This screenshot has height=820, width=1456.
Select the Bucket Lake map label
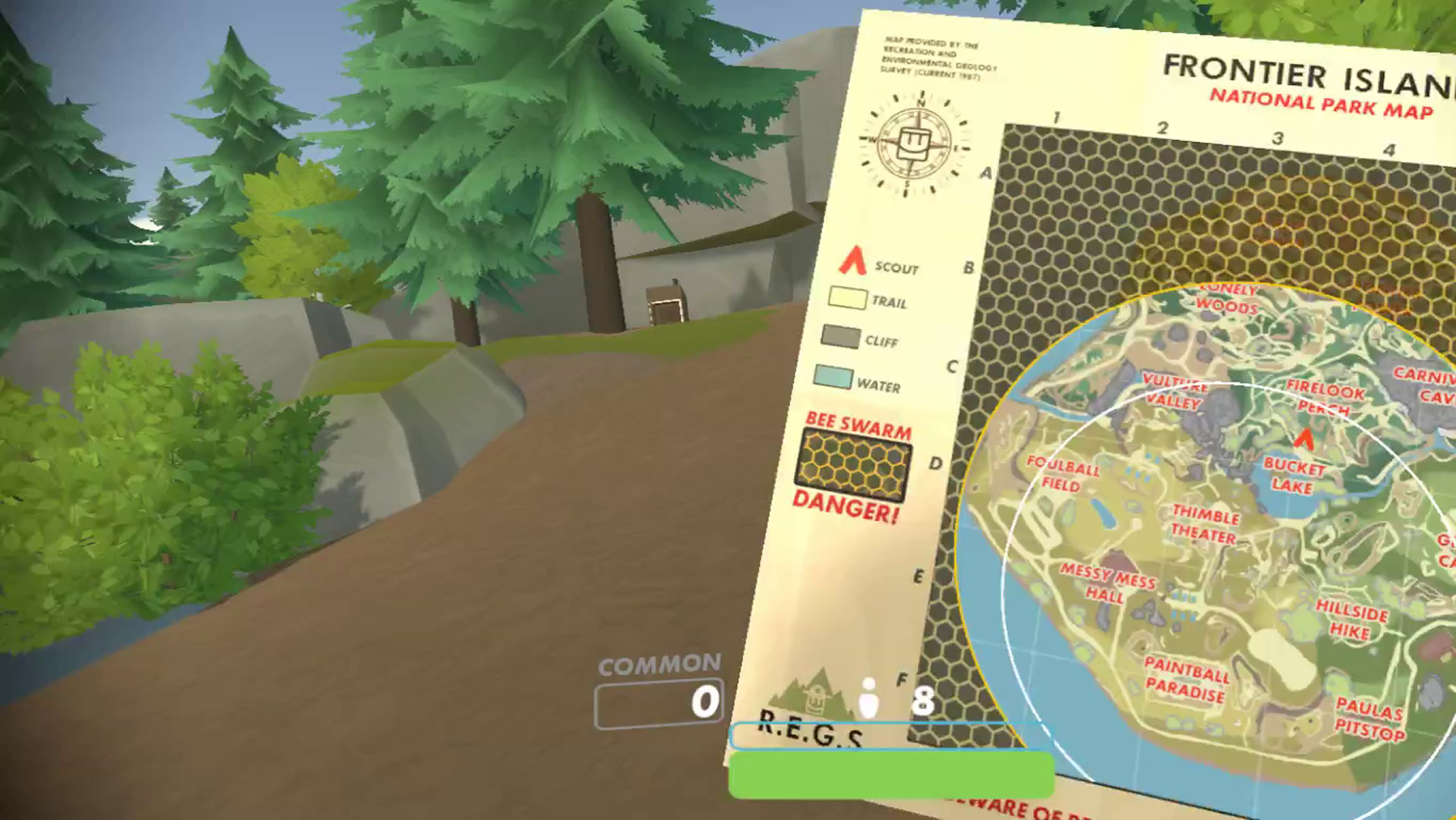click(1293, 476)
